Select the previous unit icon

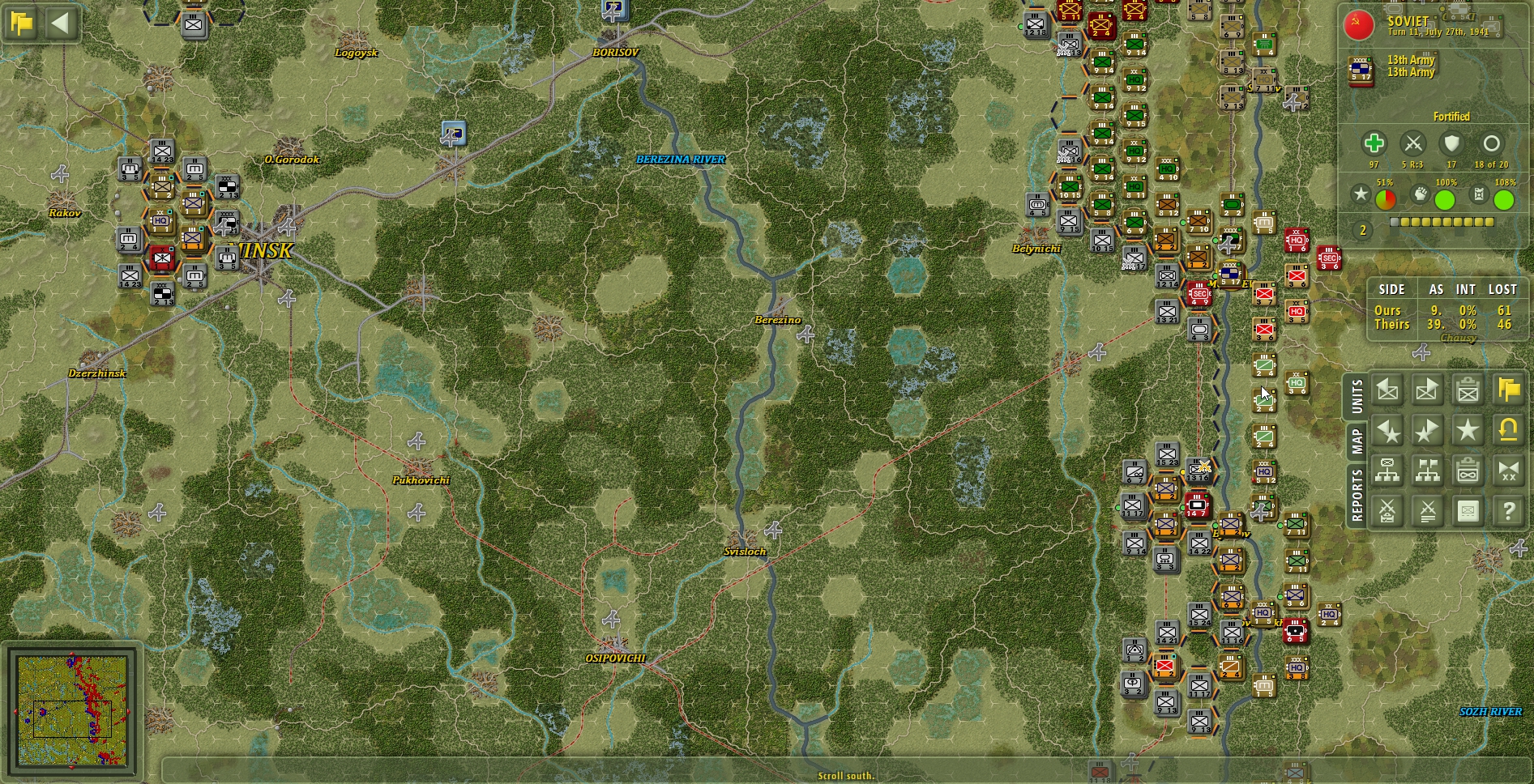(x=1387, y=390)
